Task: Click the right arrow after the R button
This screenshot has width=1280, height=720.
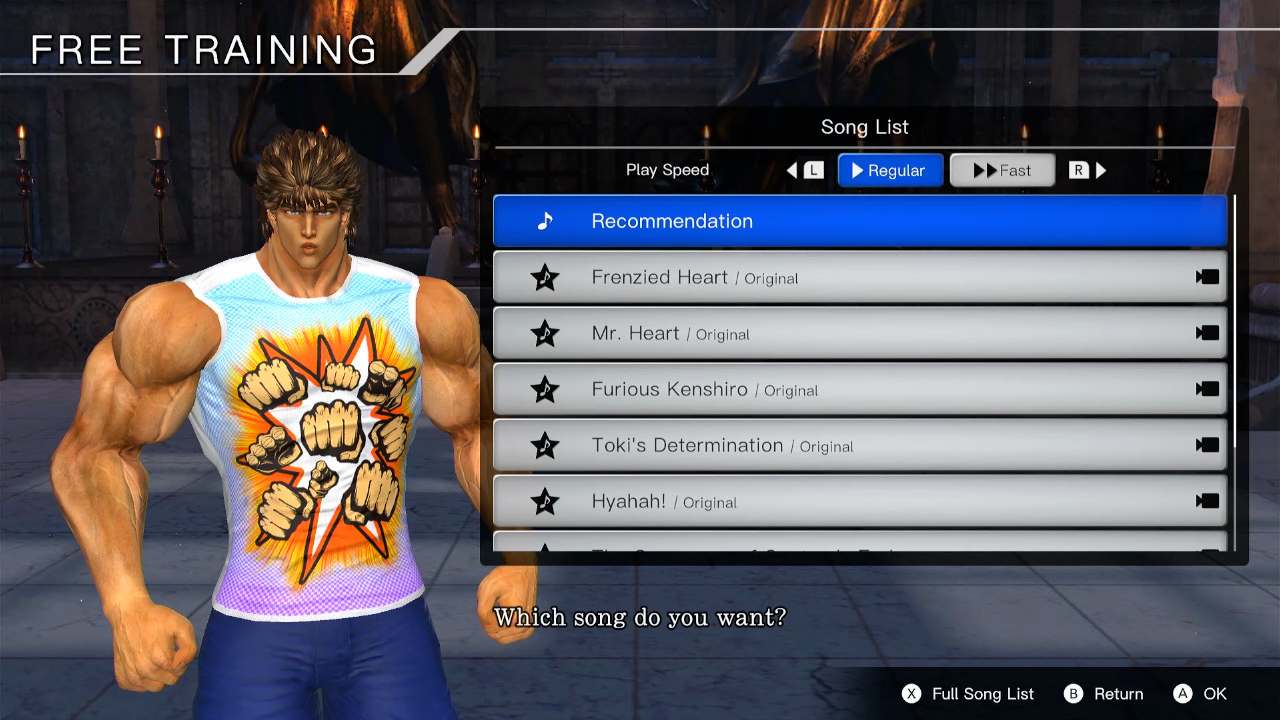Action: tap(1100, 169)
